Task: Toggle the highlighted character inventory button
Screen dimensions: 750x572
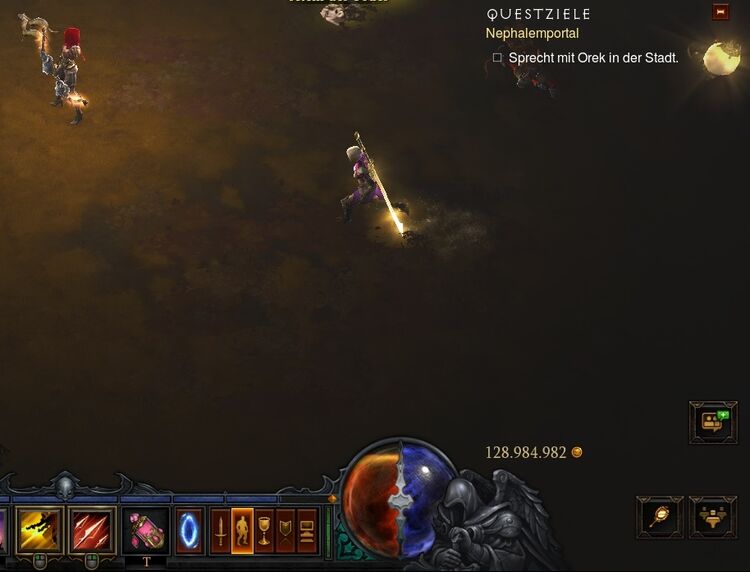Action: click(x=242, y=531)
